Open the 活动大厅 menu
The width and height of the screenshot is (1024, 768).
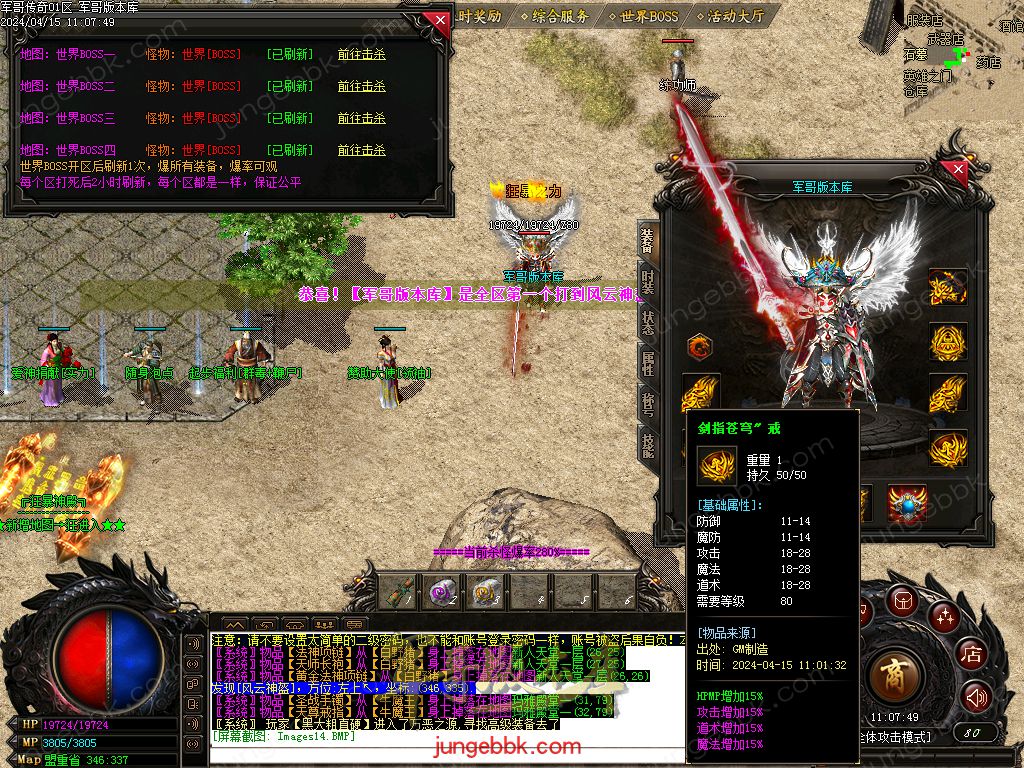point(735,16)
